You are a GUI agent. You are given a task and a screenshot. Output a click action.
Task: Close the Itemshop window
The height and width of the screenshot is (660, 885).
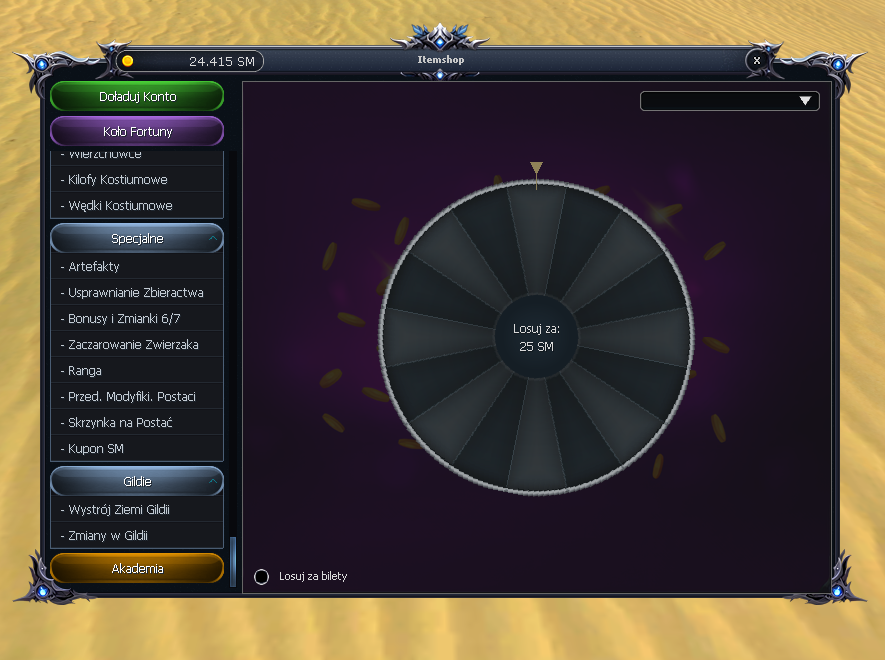coord(757,60)
